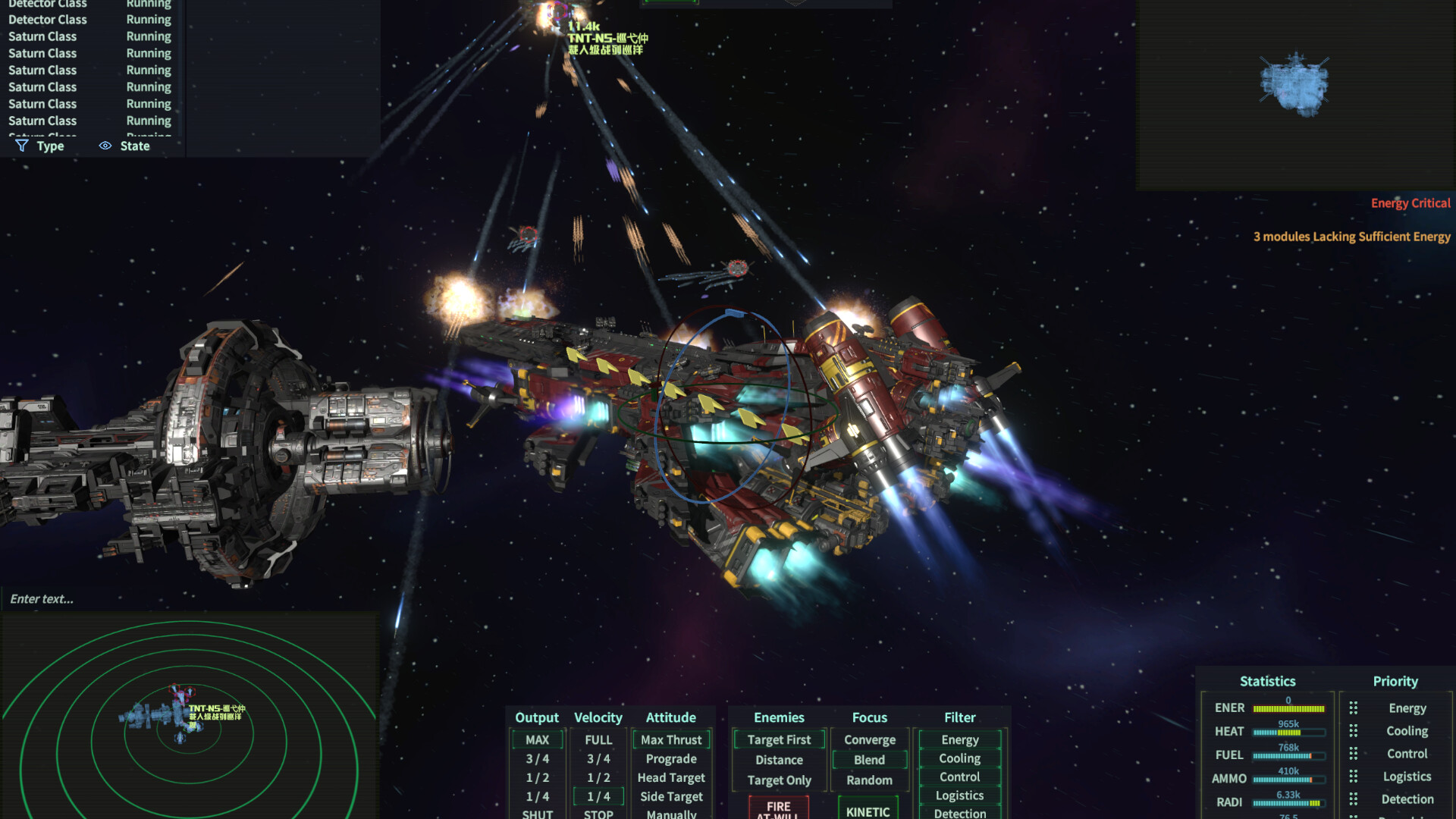Disable the Cooling filter option
Image resolution: width=1456 pixels, height=819 pixels.
tap(959, 758)
